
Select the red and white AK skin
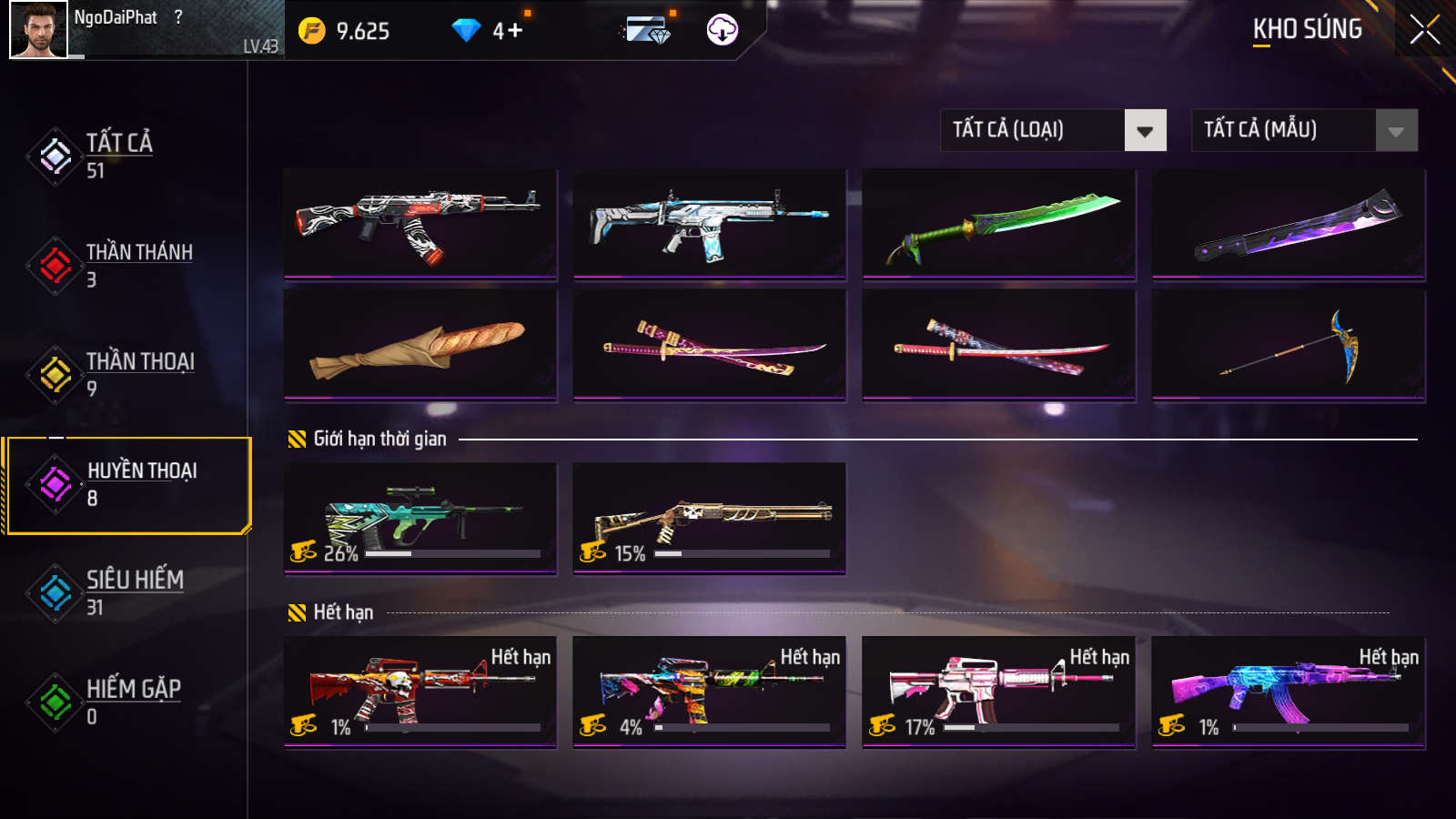coord(420,223)
